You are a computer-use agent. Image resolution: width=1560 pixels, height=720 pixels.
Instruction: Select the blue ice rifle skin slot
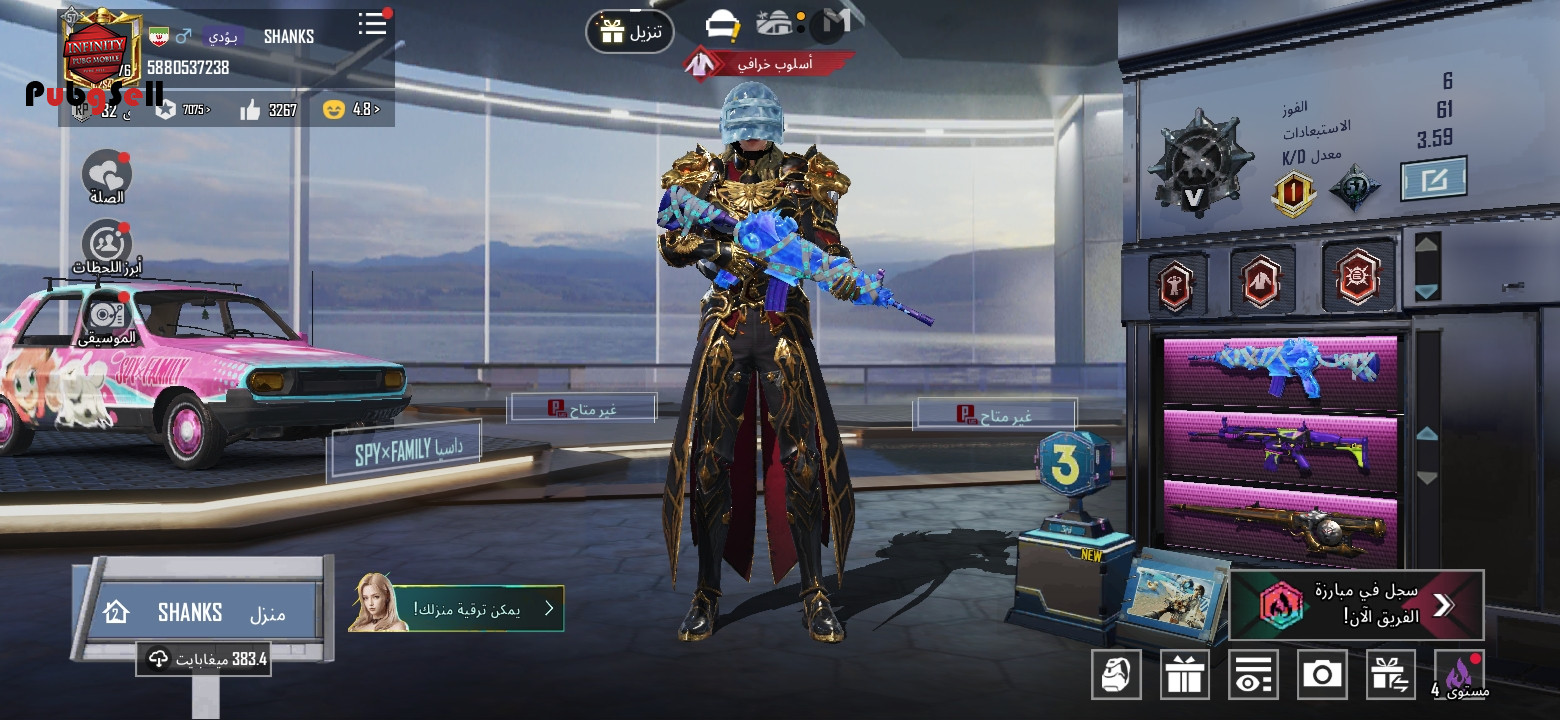click(1280, 369)
